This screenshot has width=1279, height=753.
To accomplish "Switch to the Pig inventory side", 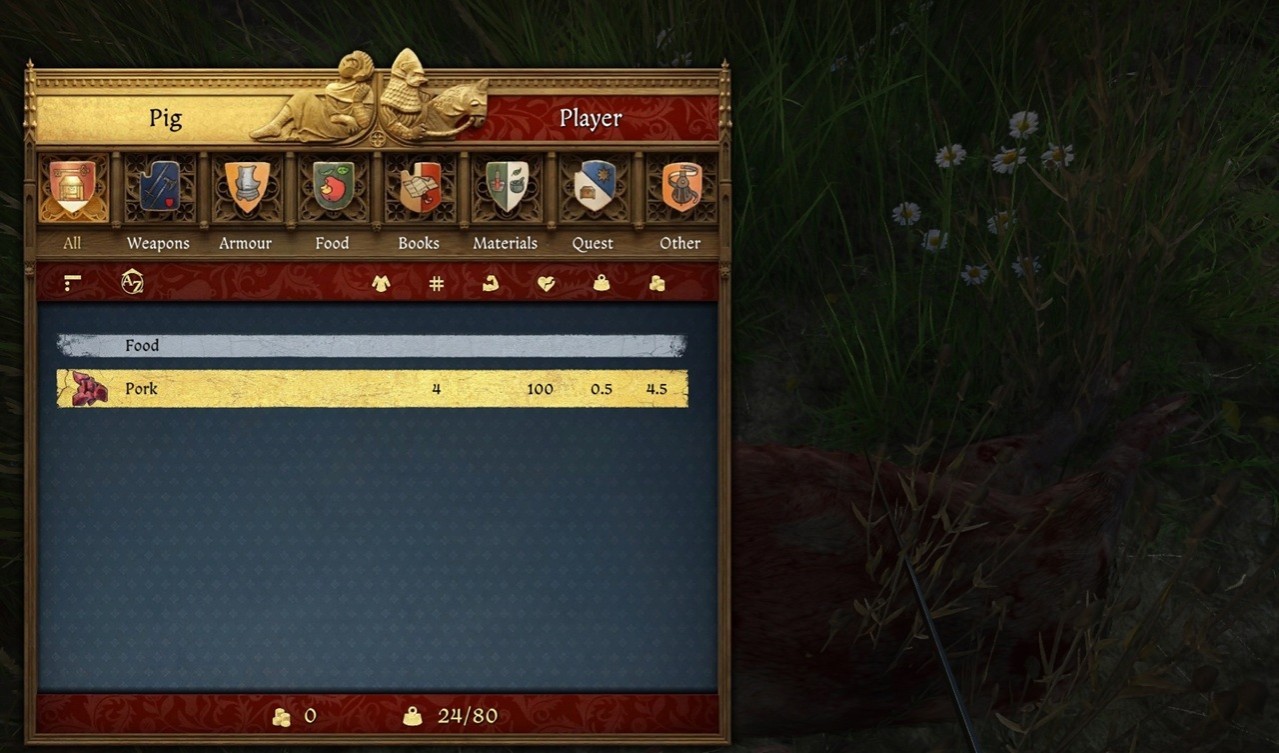I will [x=165, y=119].
